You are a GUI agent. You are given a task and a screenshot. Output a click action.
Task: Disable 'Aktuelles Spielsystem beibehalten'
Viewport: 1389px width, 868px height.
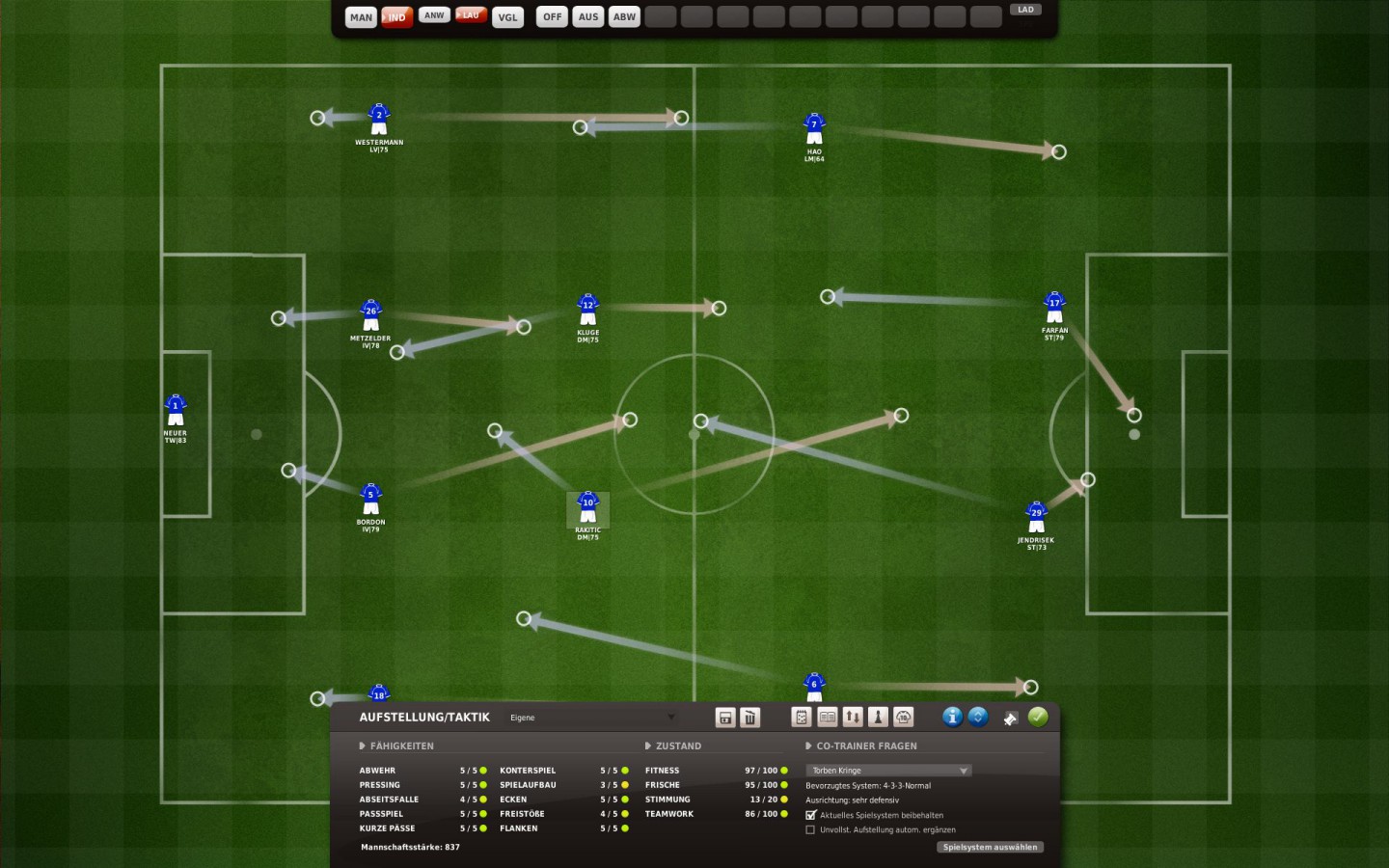[x=811, y=815]
